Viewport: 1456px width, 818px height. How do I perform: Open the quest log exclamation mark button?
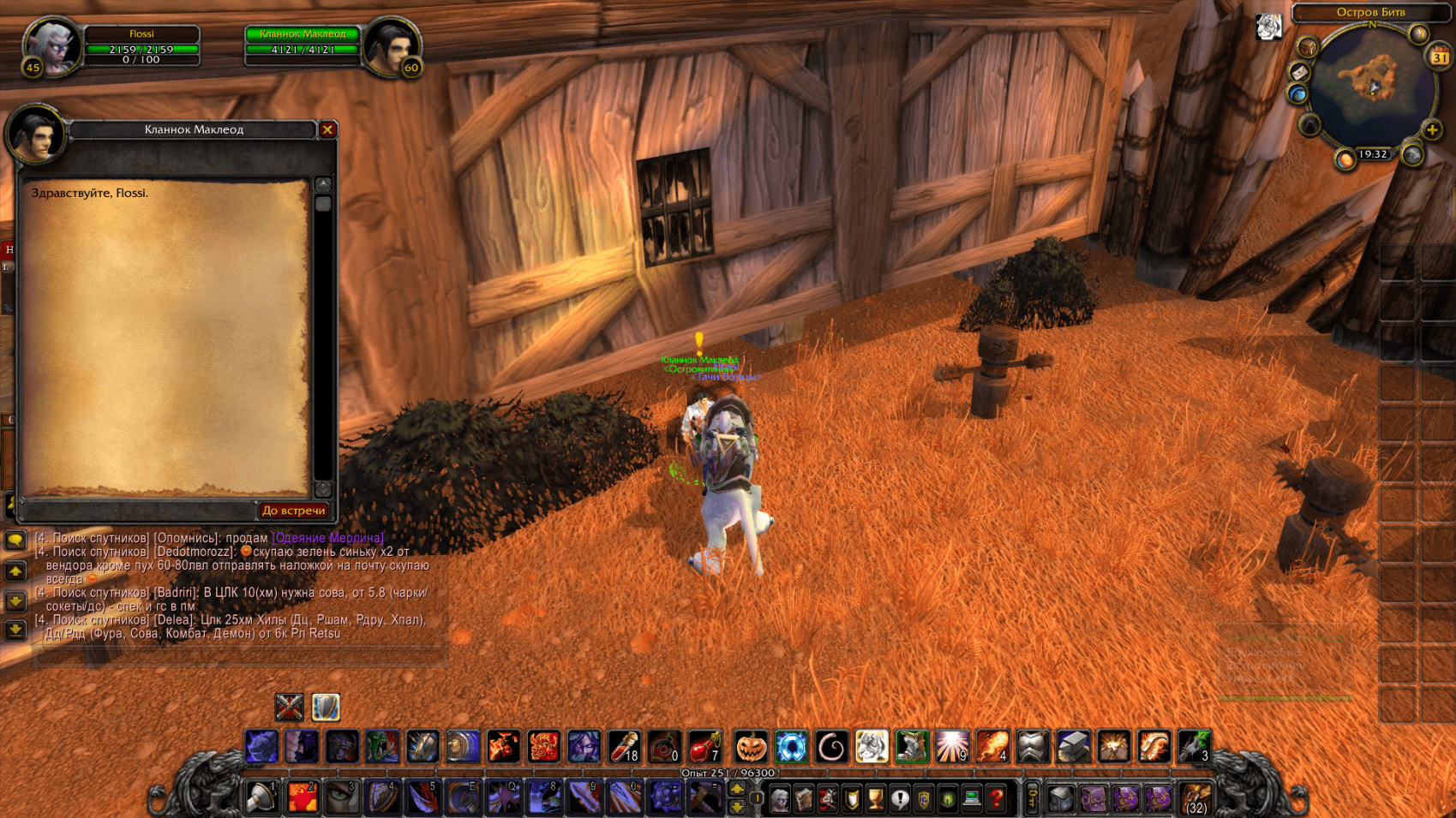pos(899,799)
